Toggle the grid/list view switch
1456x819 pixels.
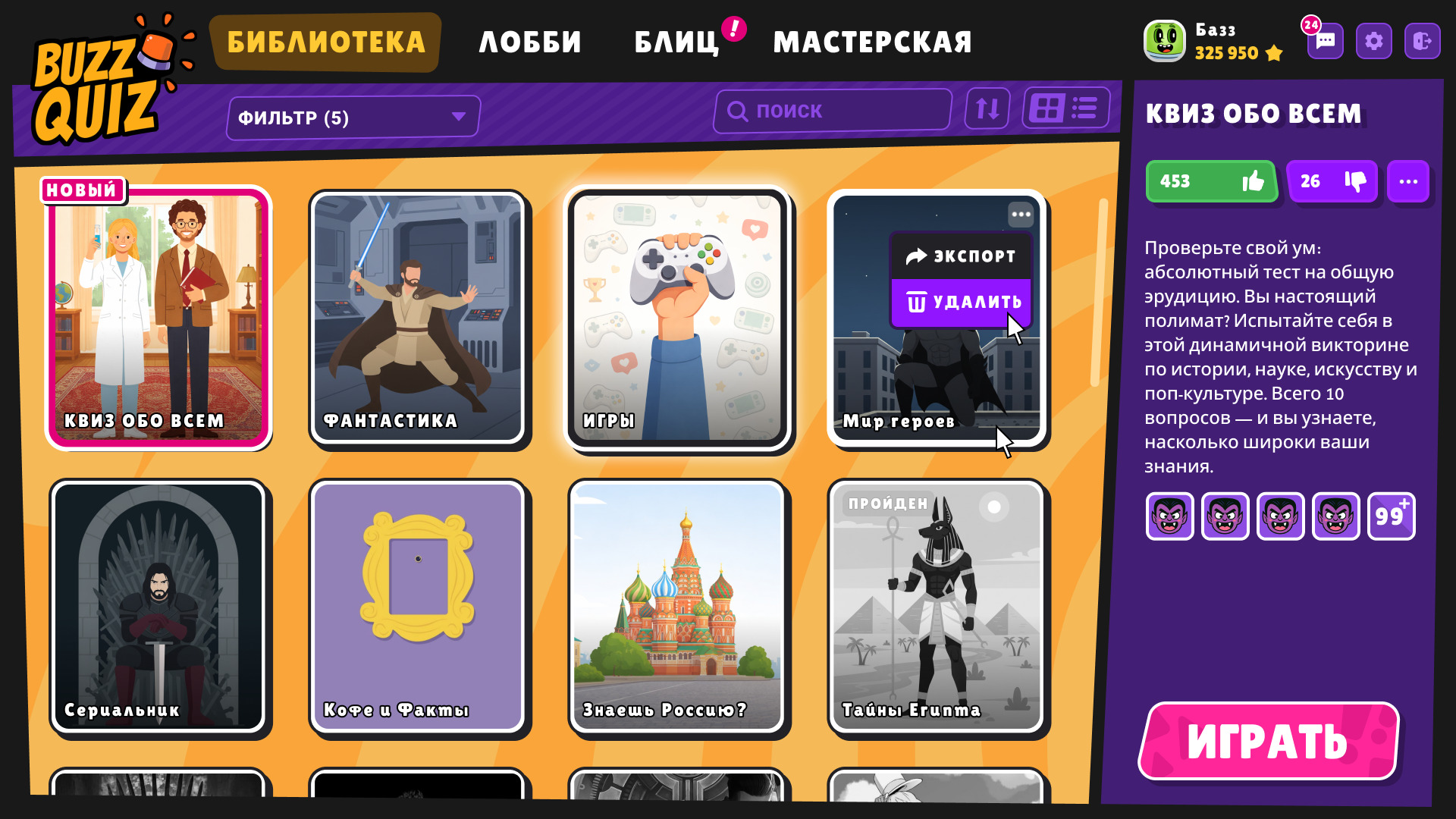pyautogui.click(x=1065, y=108)
